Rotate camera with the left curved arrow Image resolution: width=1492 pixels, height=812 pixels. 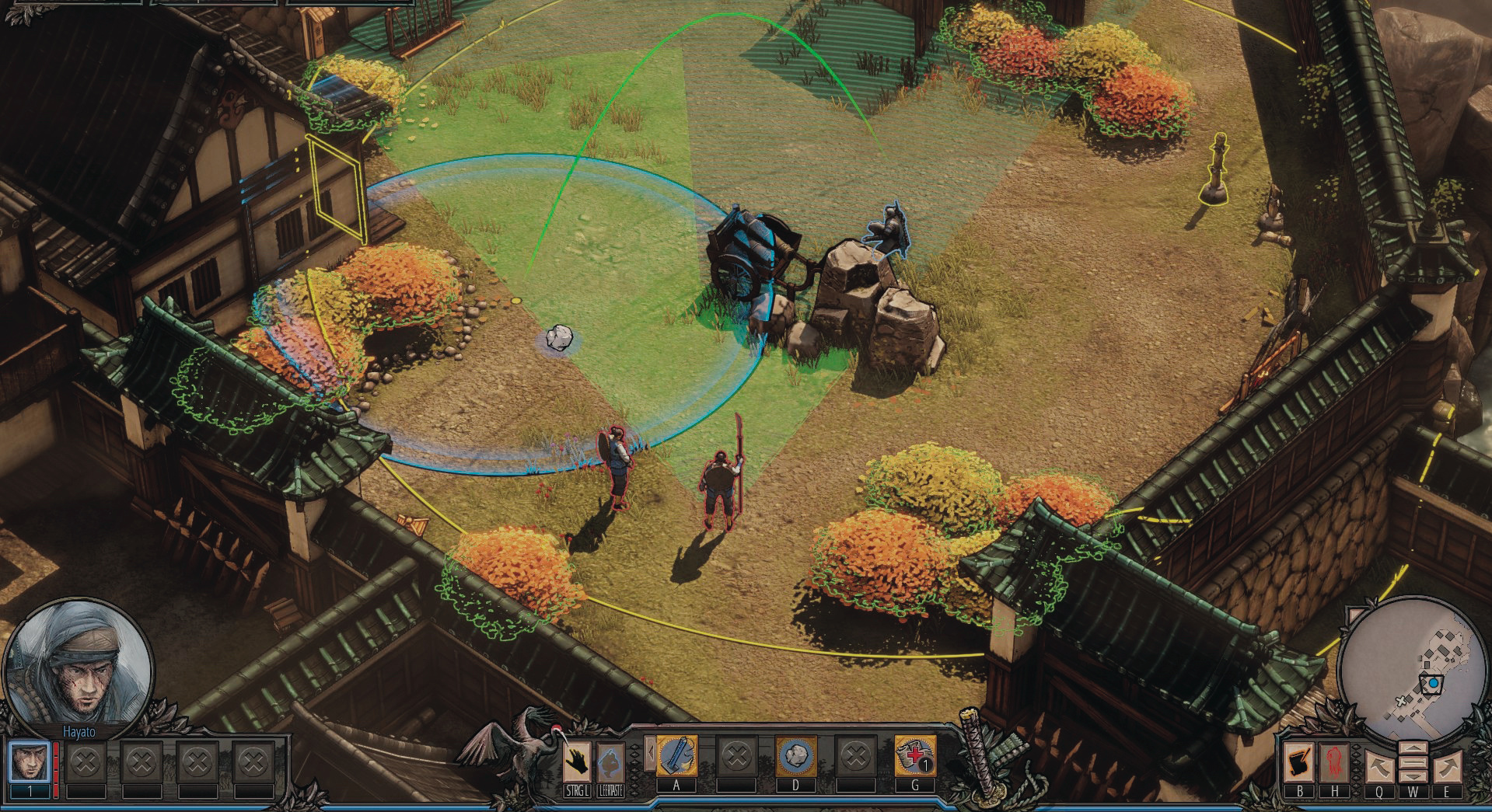[1378, 766]
